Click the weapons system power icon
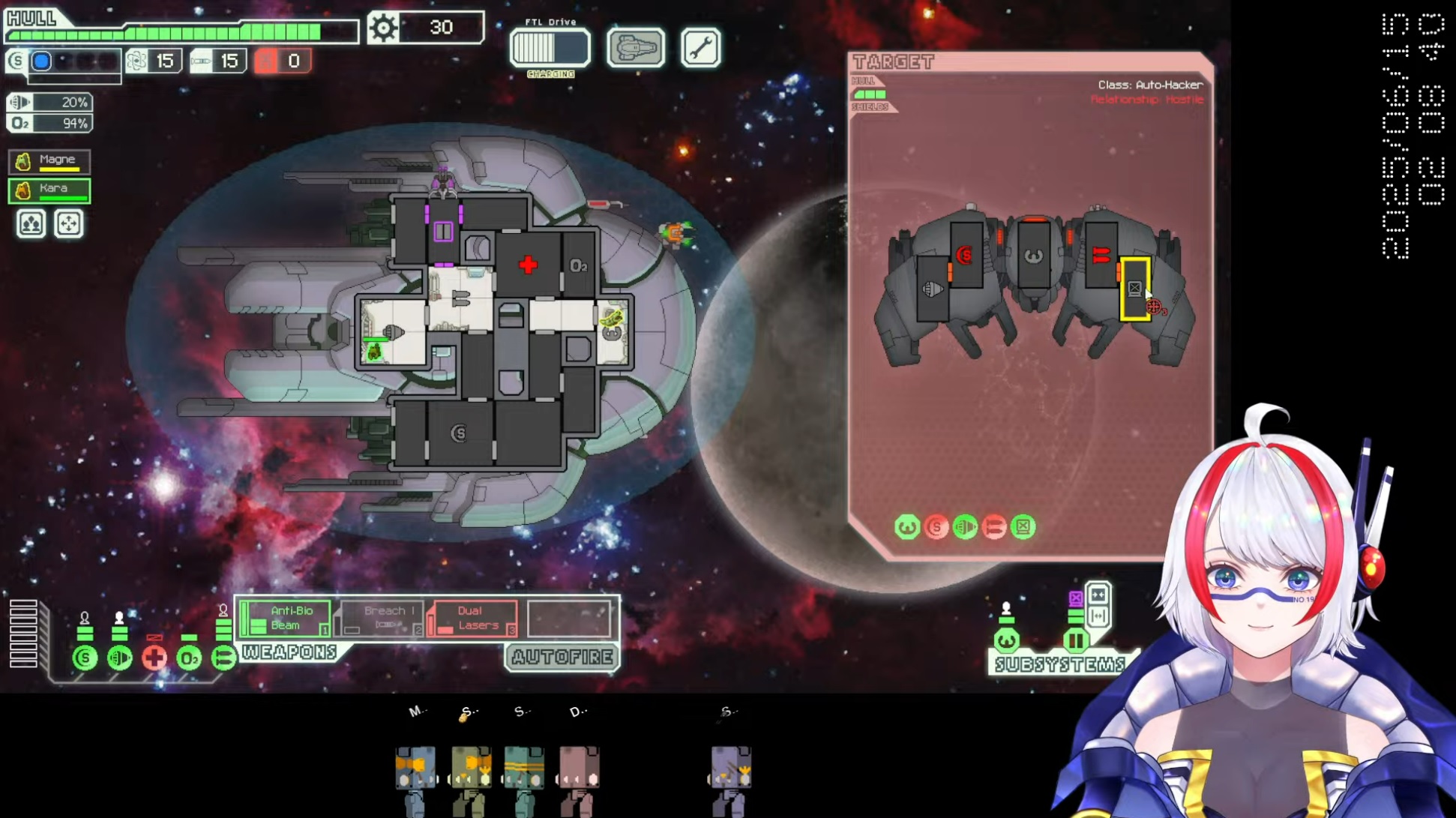This screenshot has height=818, width=1456. [223, 658]
